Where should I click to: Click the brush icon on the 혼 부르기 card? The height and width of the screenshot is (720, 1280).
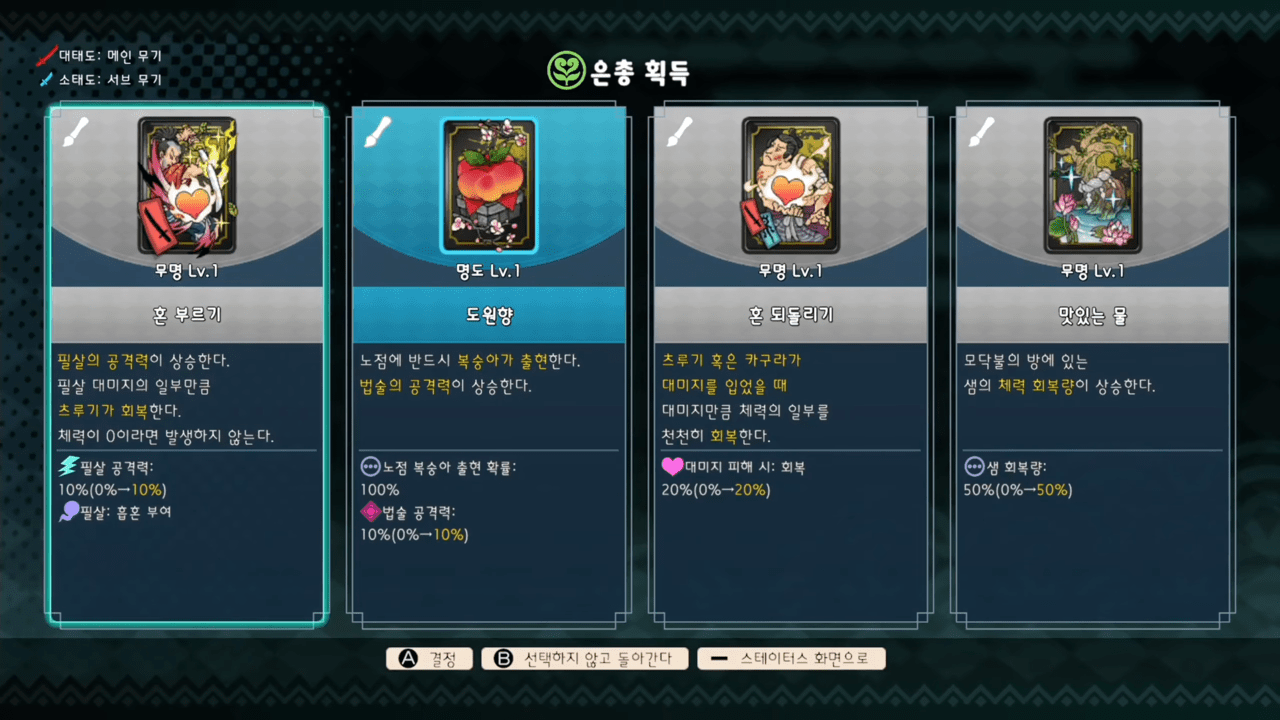click(75, 131)
